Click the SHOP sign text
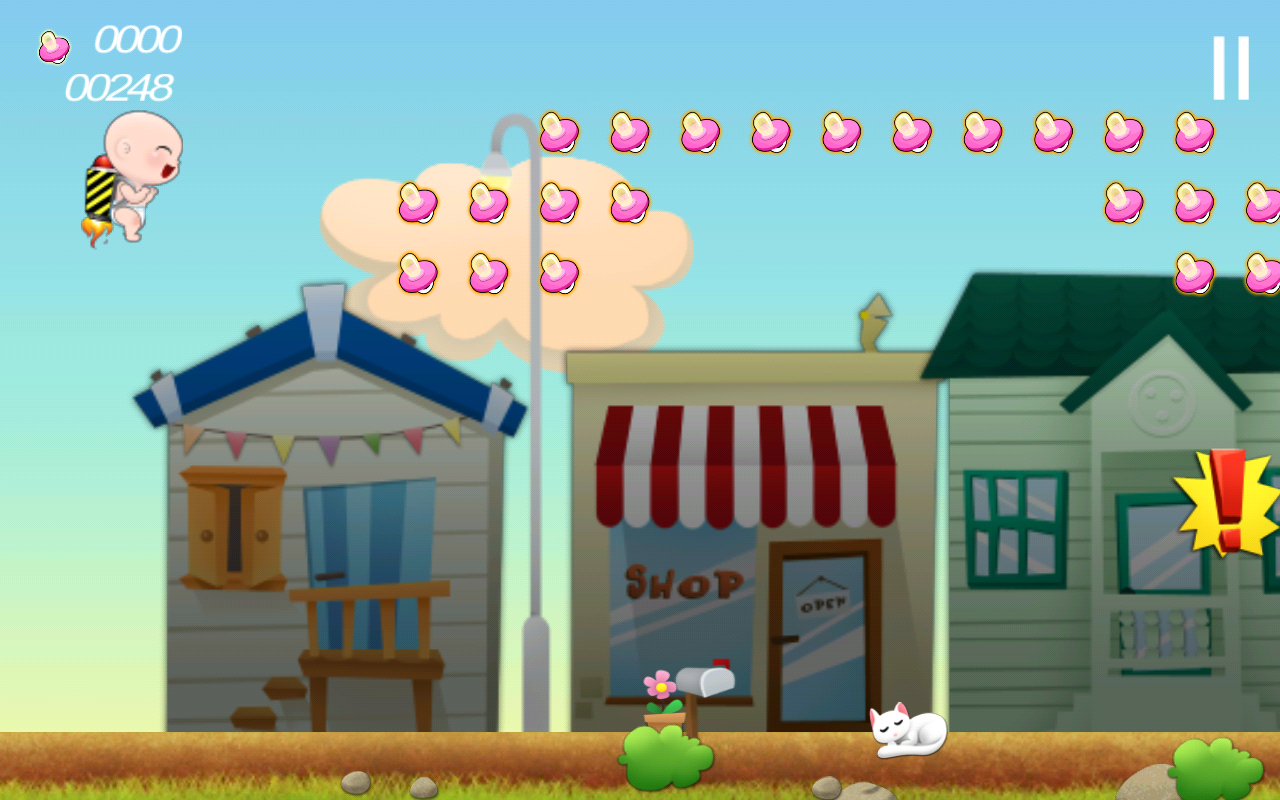Screen dimensions: 1280x800 pos(683,585)
